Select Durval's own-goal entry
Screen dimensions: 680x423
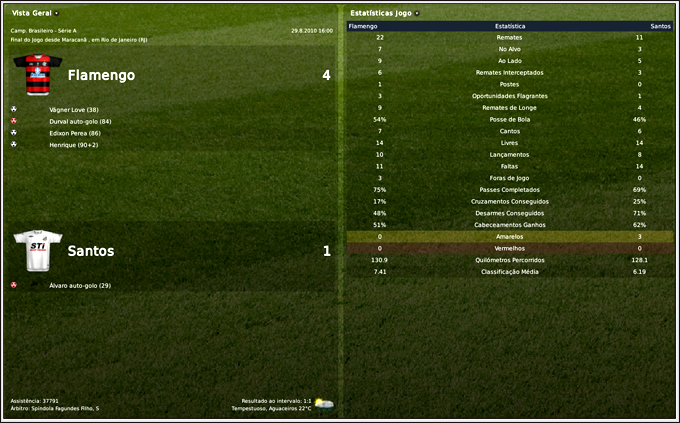[x=79, y=121]
